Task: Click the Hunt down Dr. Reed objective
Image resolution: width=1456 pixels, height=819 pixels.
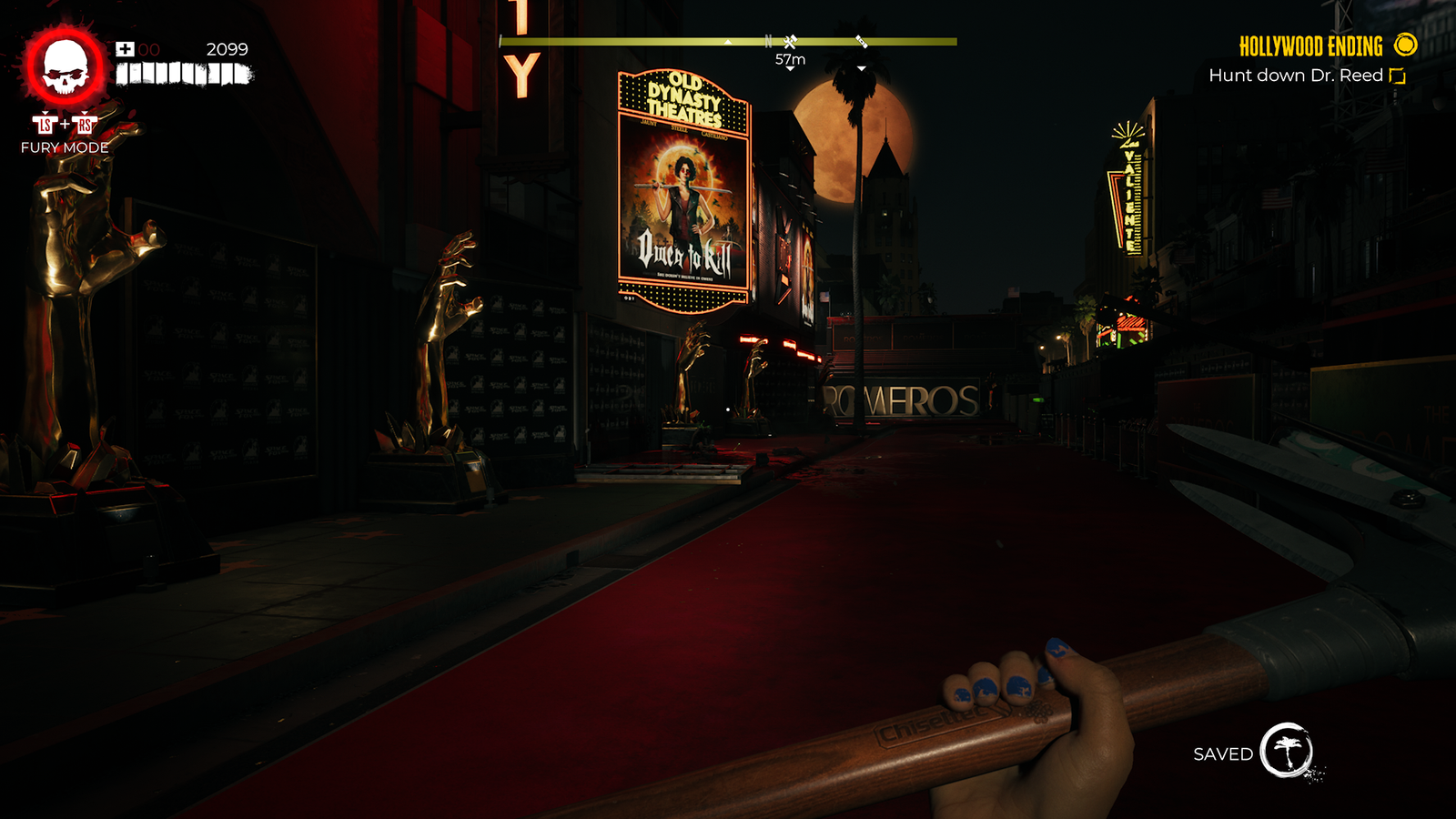Action: click(1296, 76)
